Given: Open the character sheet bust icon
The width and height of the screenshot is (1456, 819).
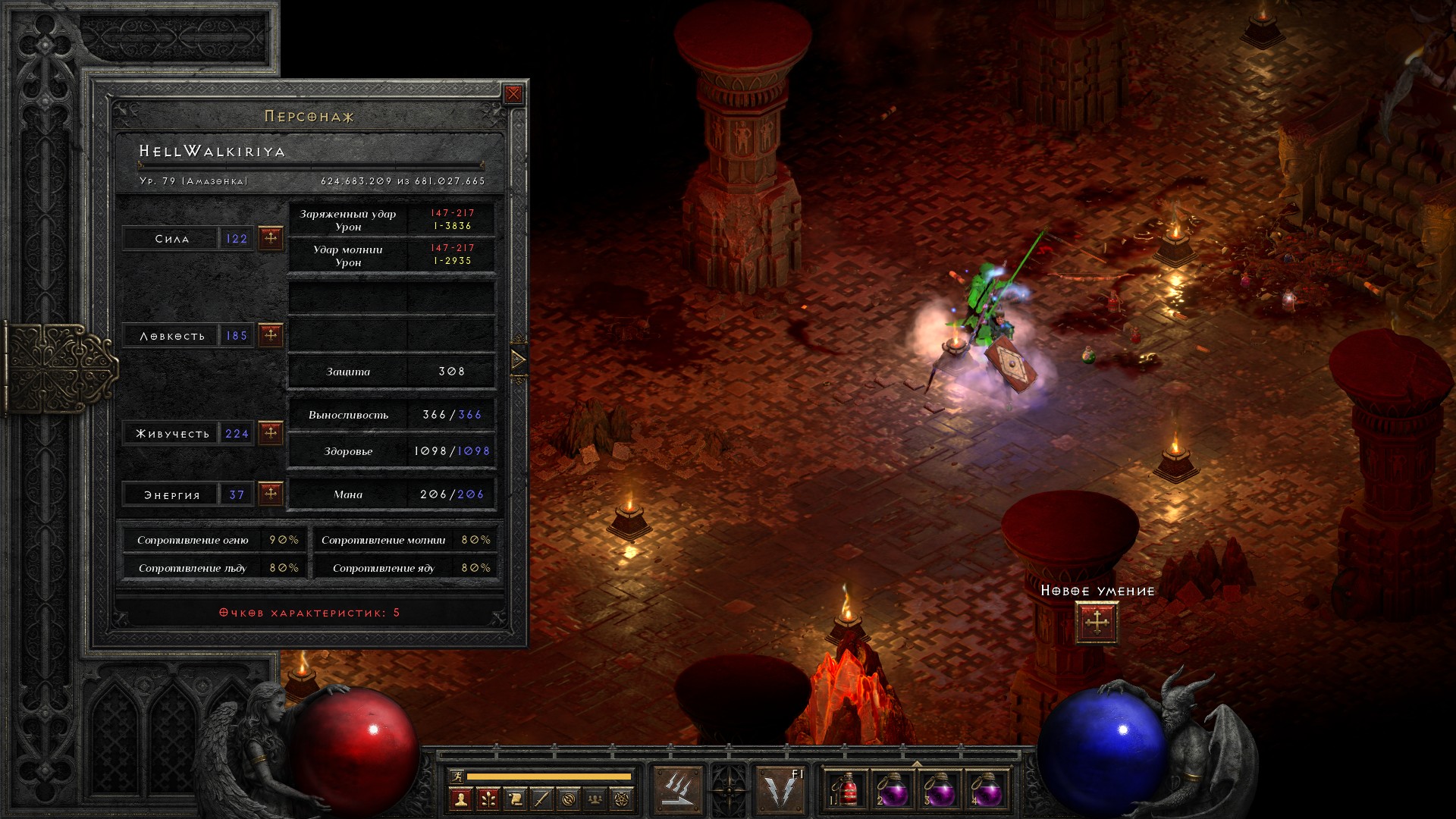Looking at the screenshot, I should tap(460, 799).
